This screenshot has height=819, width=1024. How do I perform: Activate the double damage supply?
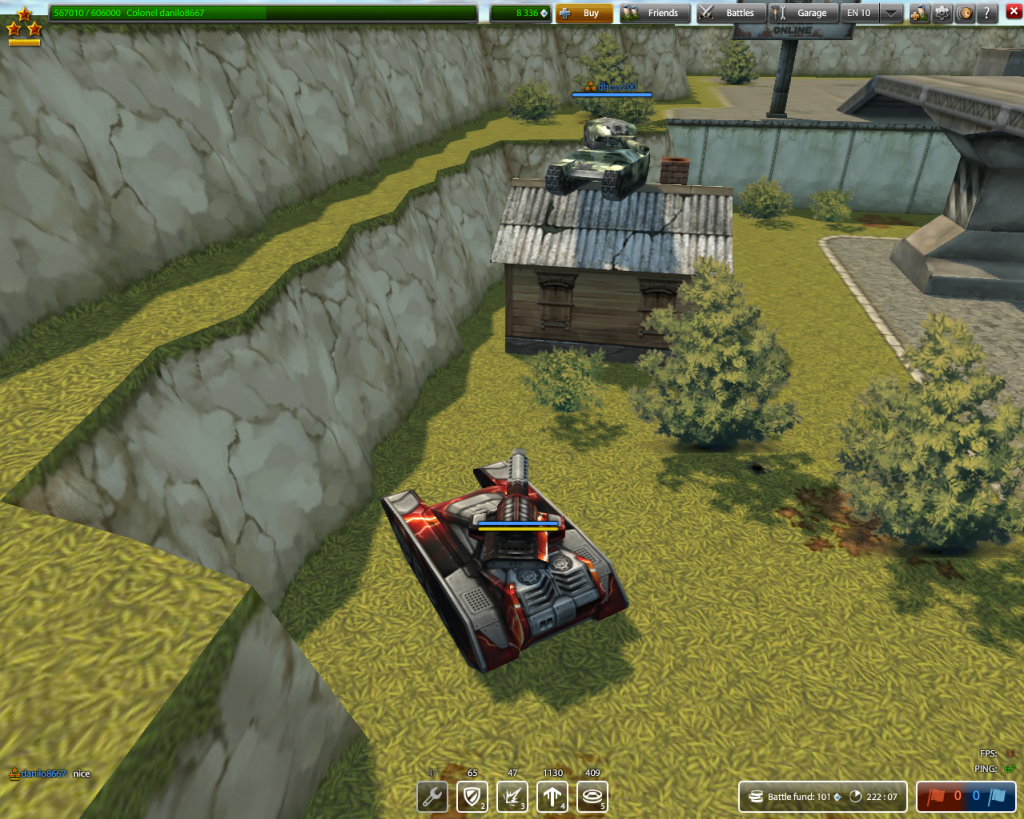click(512, 797)
